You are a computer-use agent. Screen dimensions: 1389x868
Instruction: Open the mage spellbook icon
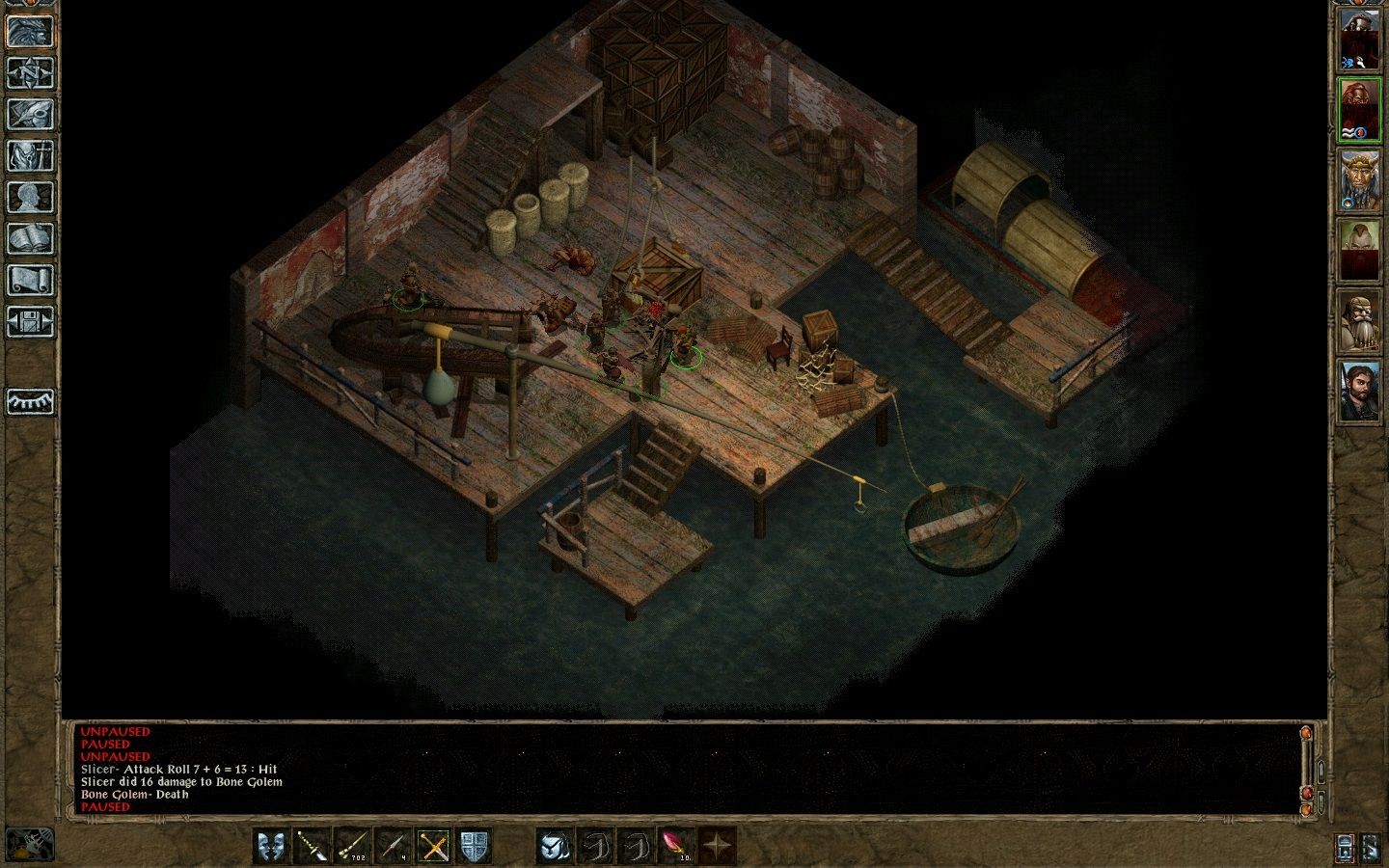[x=30, y=238]
